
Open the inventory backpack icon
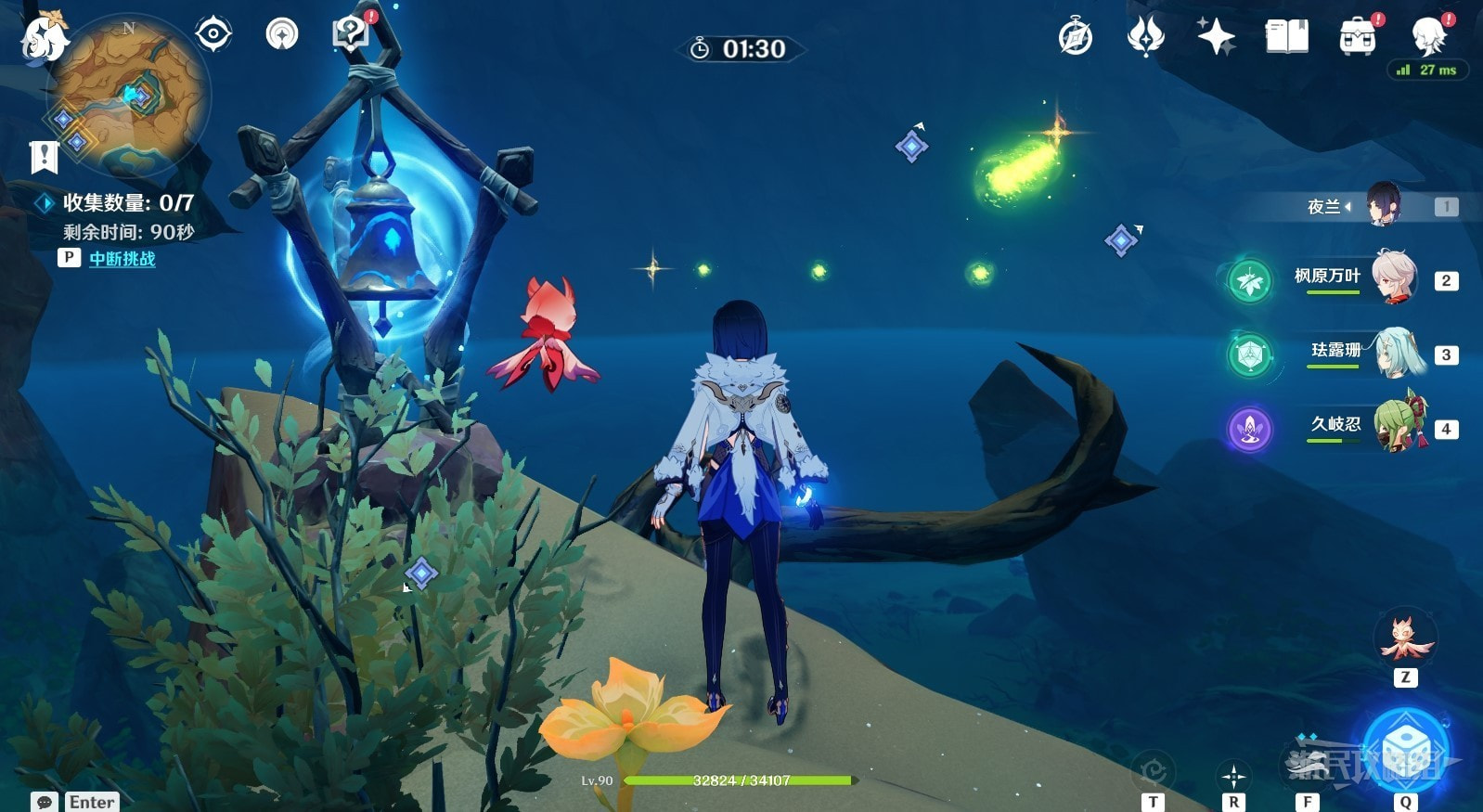[x=1357, y=37]
